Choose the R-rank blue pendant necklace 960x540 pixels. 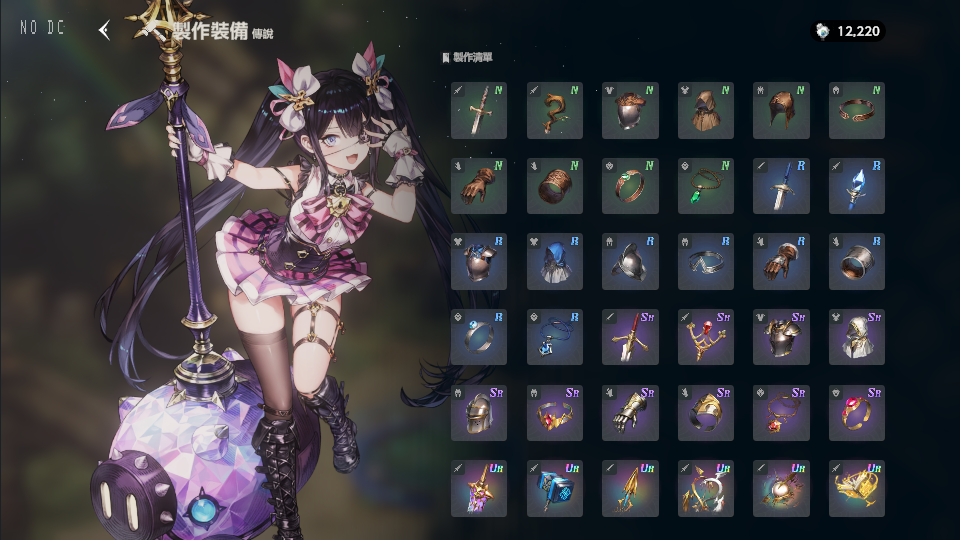coord(555,337)
